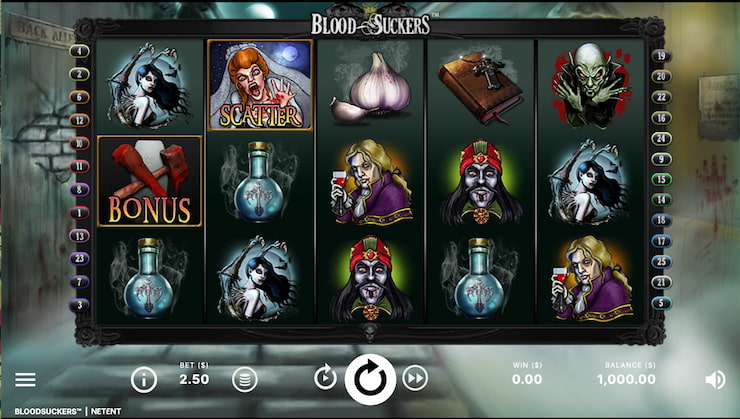Highlight the green payline 15 marker
This screenshot has height=419, width=740.
pos(660,180)
